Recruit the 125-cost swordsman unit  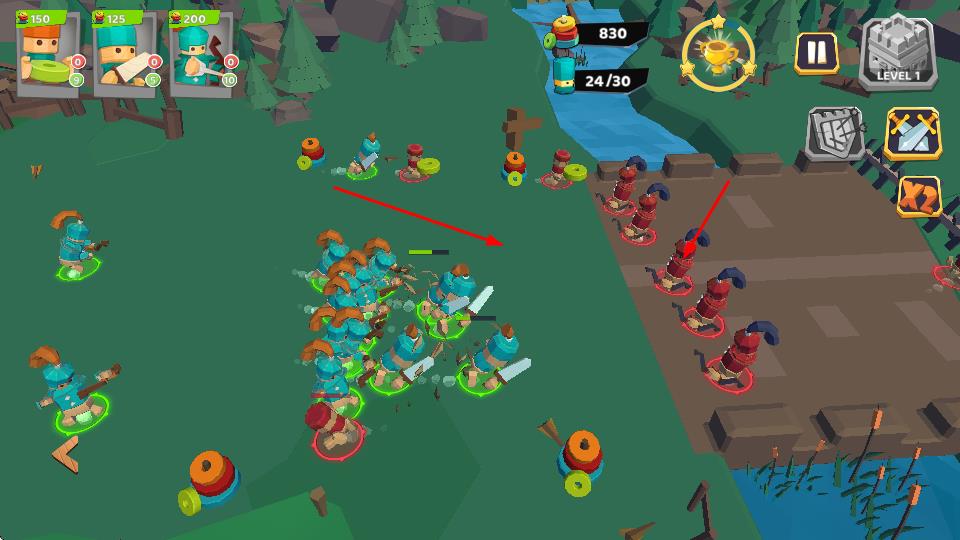(x=124, y=54)
